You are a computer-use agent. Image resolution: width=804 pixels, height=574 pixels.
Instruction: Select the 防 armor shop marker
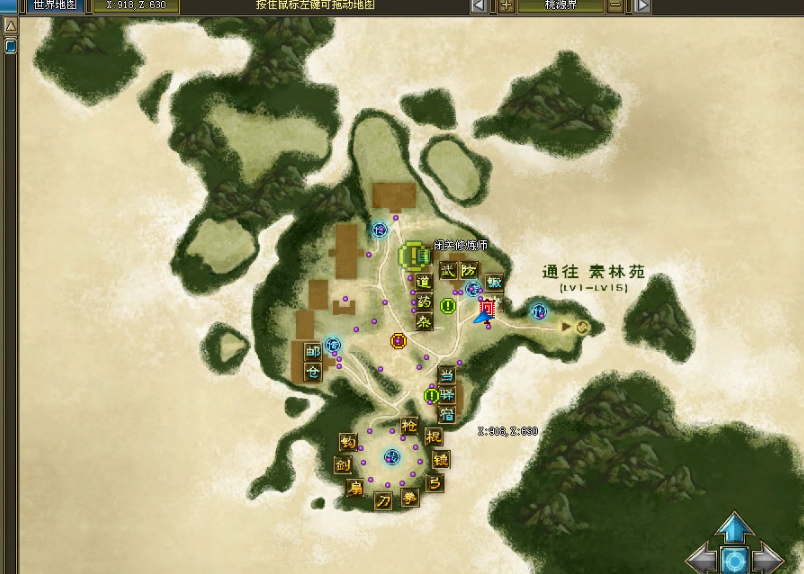pyautogui.click(x=469, y=270)
